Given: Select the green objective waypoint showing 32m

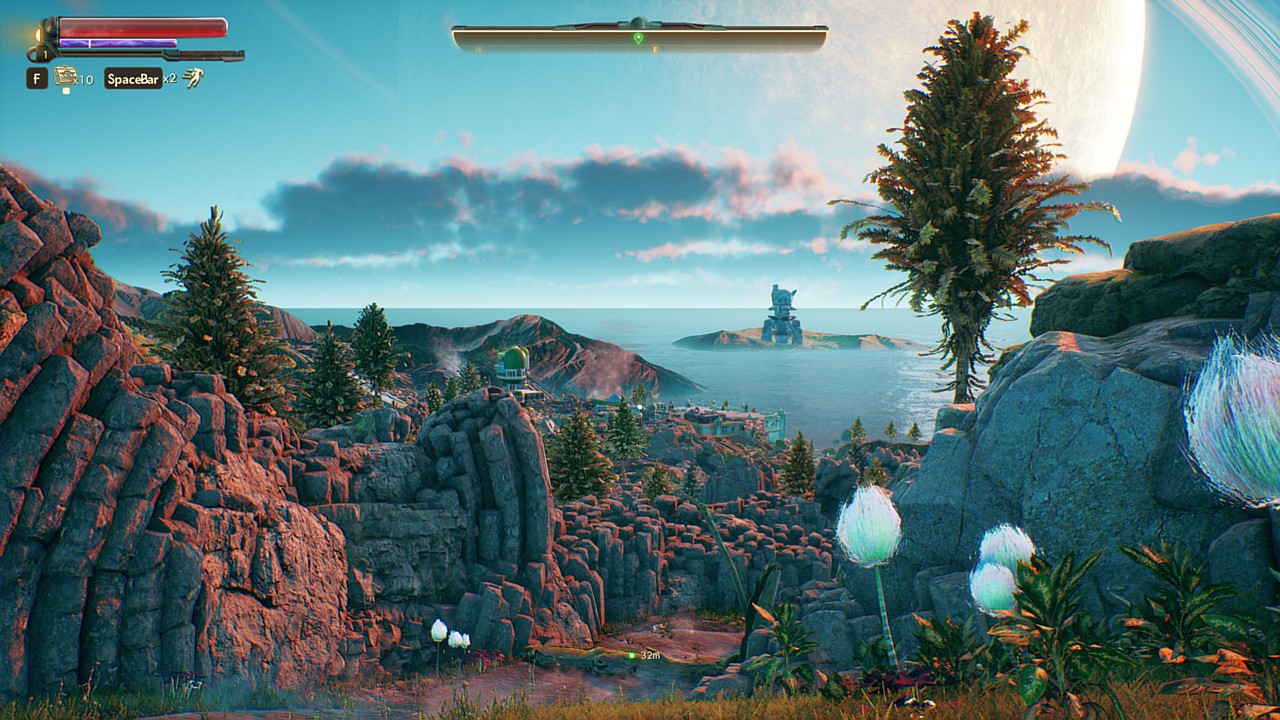Looking at the screenshot, I should click(x=632, y=655).
